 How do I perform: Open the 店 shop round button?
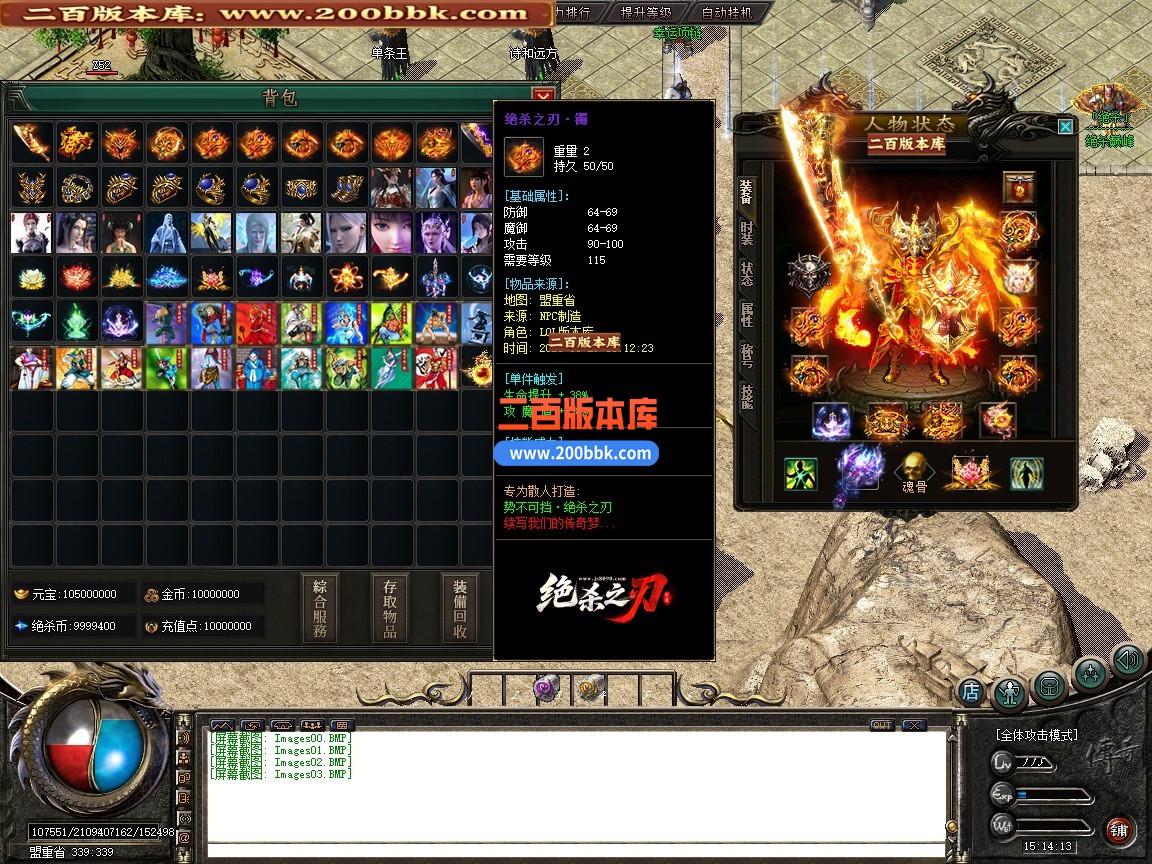[970, 690]
